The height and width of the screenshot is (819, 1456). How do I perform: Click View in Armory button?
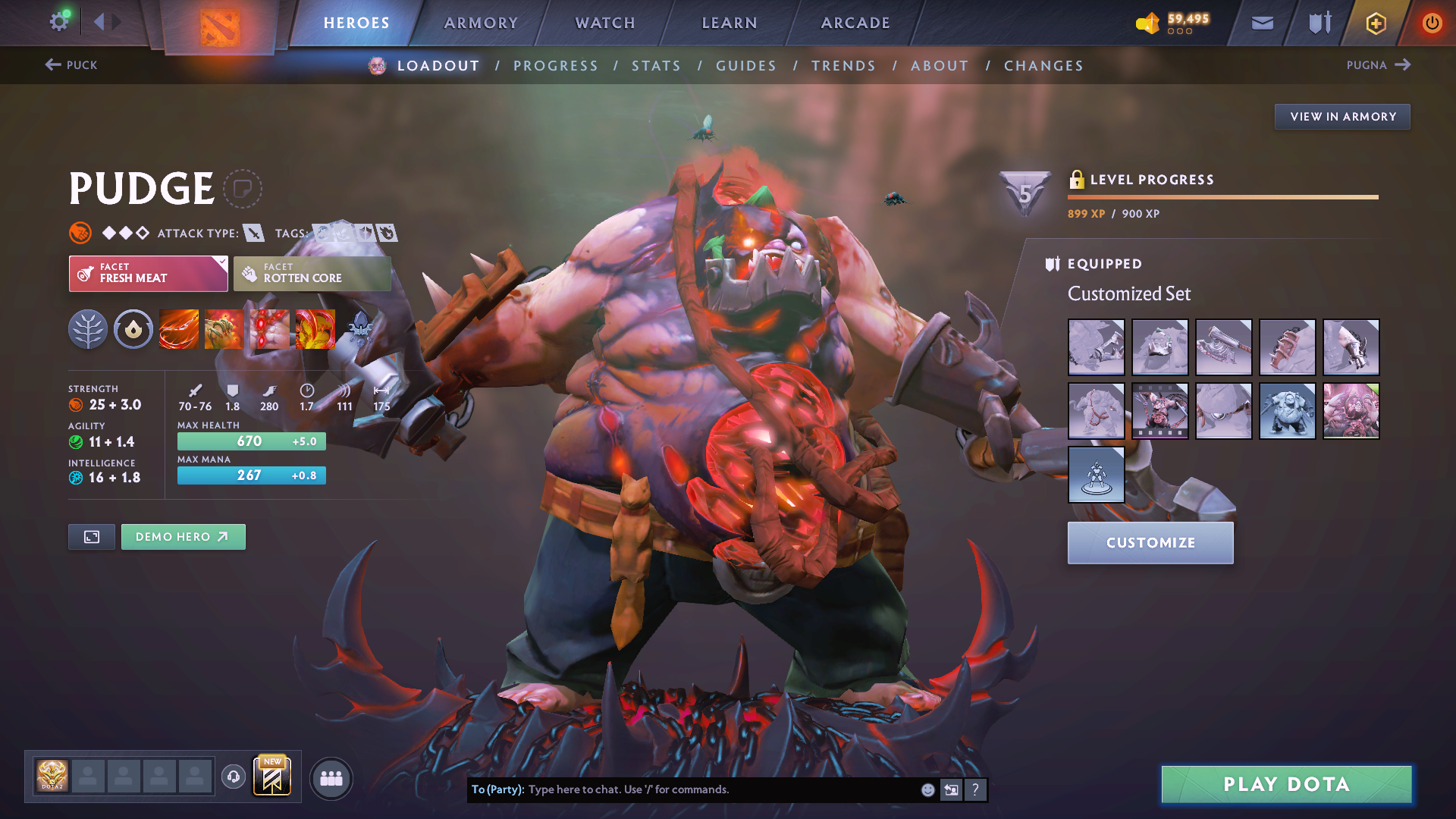tap(1342, 117)
